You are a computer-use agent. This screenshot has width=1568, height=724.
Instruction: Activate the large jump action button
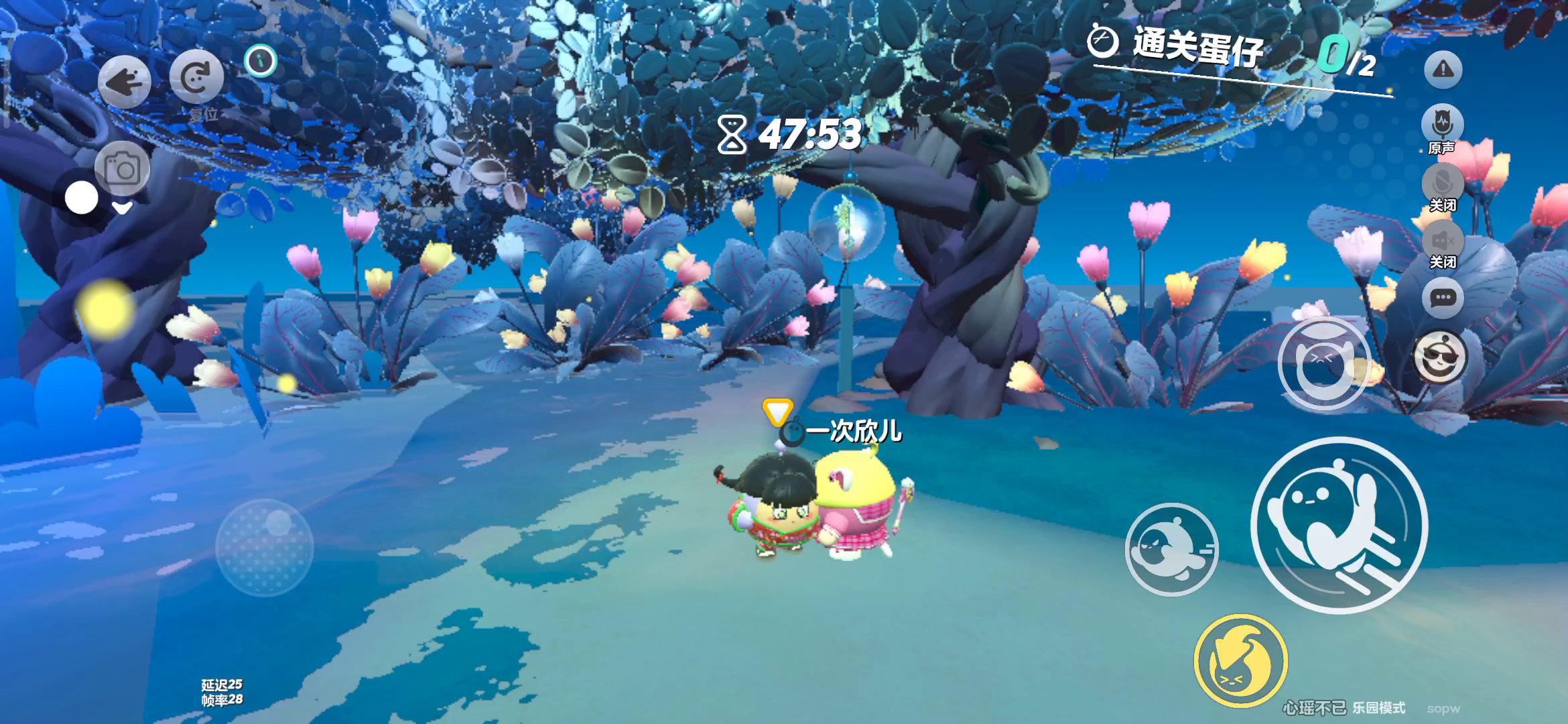tap(1339, 525)
